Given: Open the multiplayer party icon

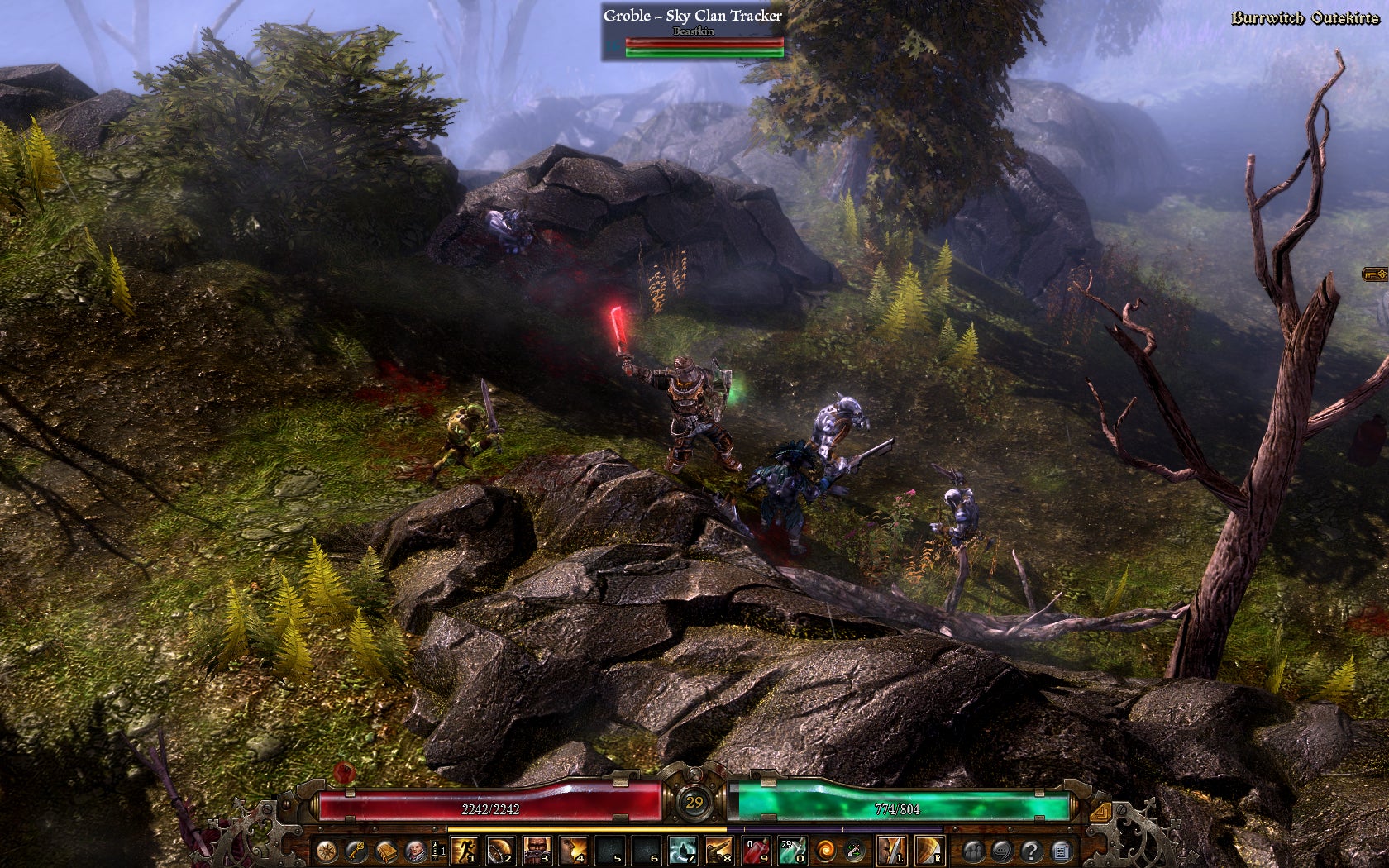Looking at the screenshot, I should pos(973,851).
